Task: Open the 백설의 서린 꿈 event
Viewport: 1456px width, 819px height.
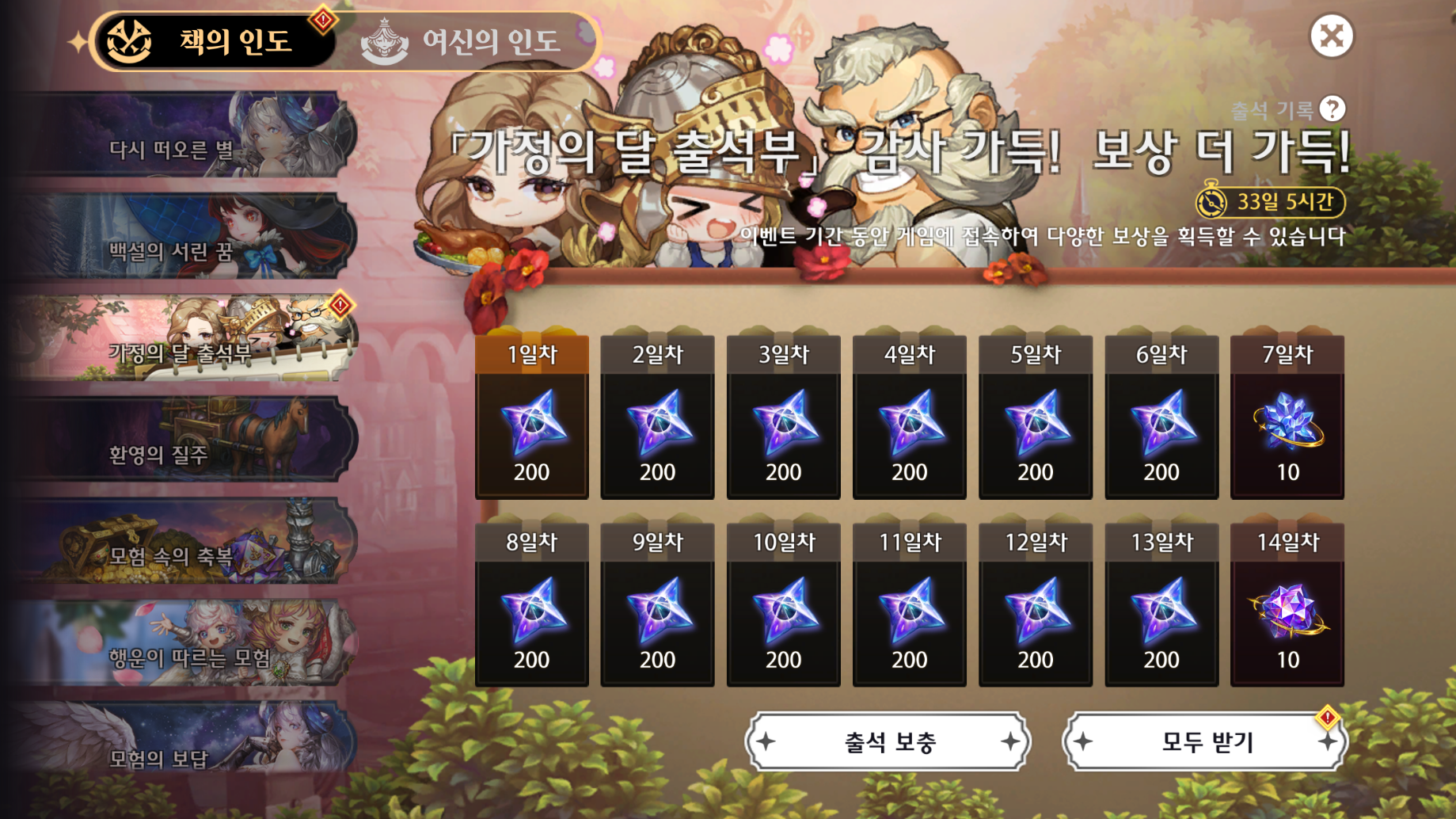Action: pyautogui.click(x=184, y=238)
